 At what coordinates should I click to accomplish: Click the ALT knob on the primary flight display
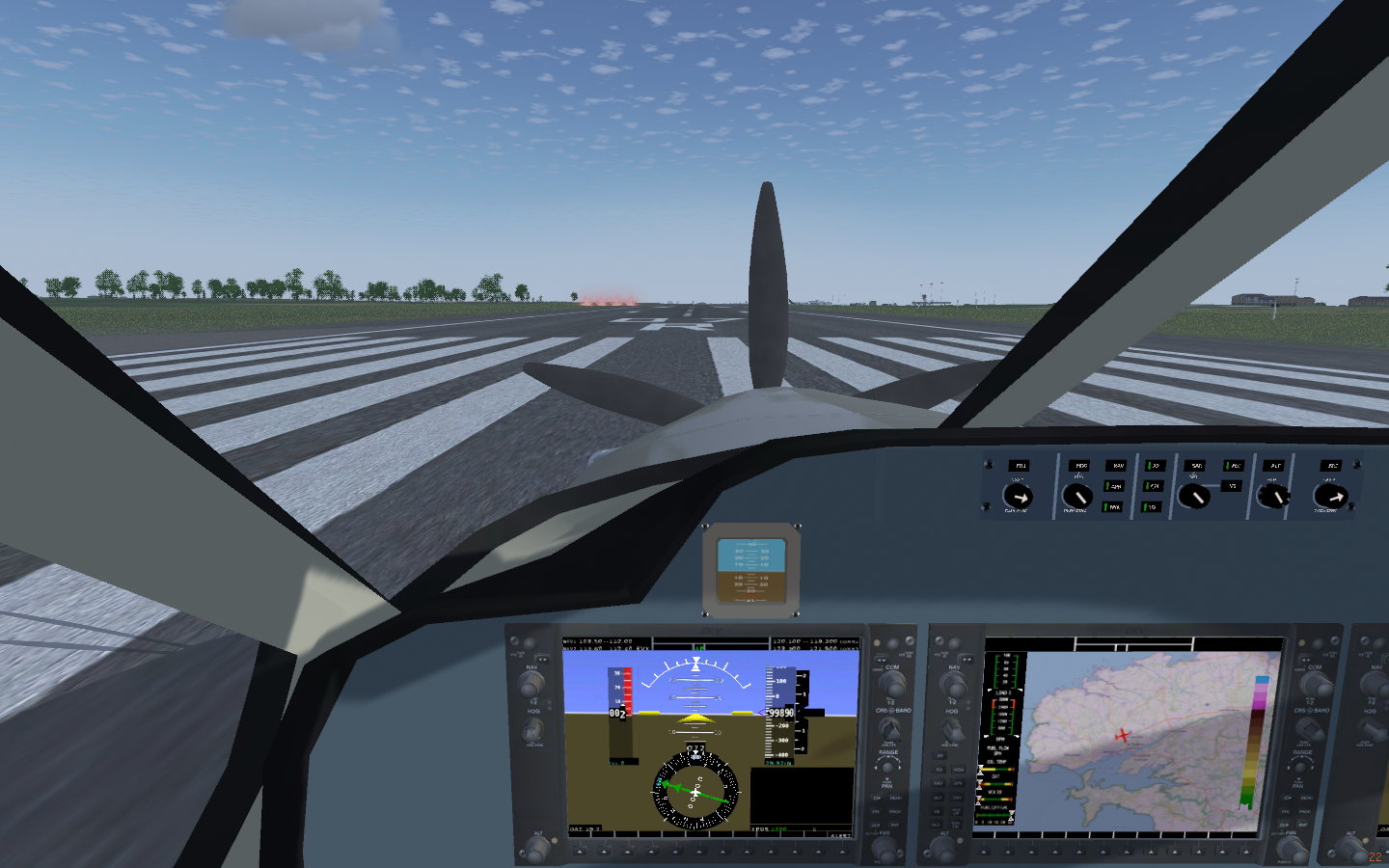[536, 849]
